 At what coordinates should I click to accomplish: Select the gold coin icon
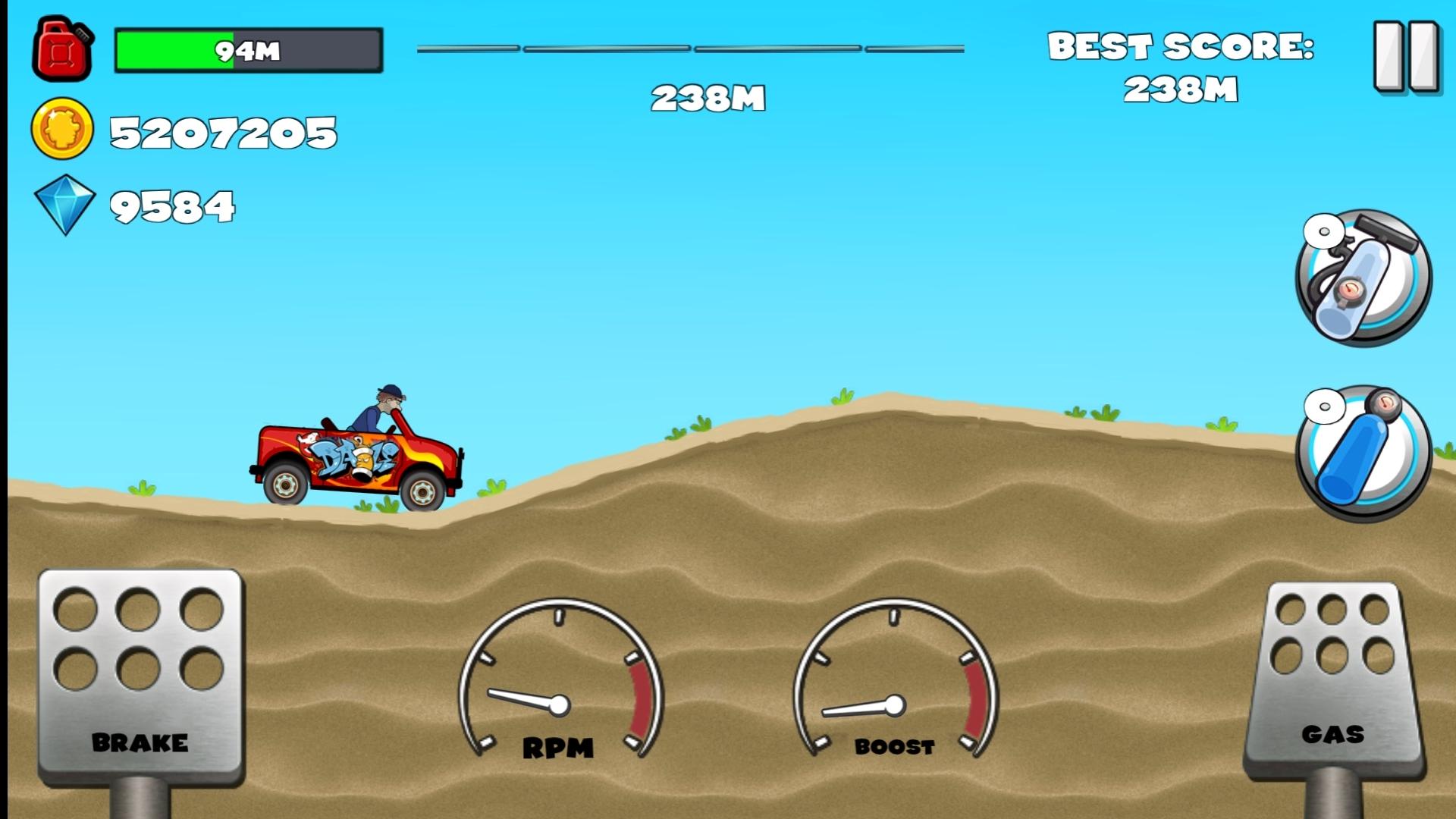point(64,130)
